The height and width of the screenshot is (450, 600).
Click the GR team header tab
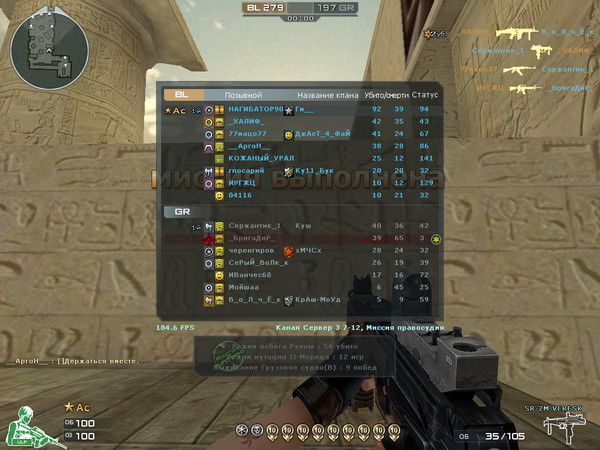182,212
